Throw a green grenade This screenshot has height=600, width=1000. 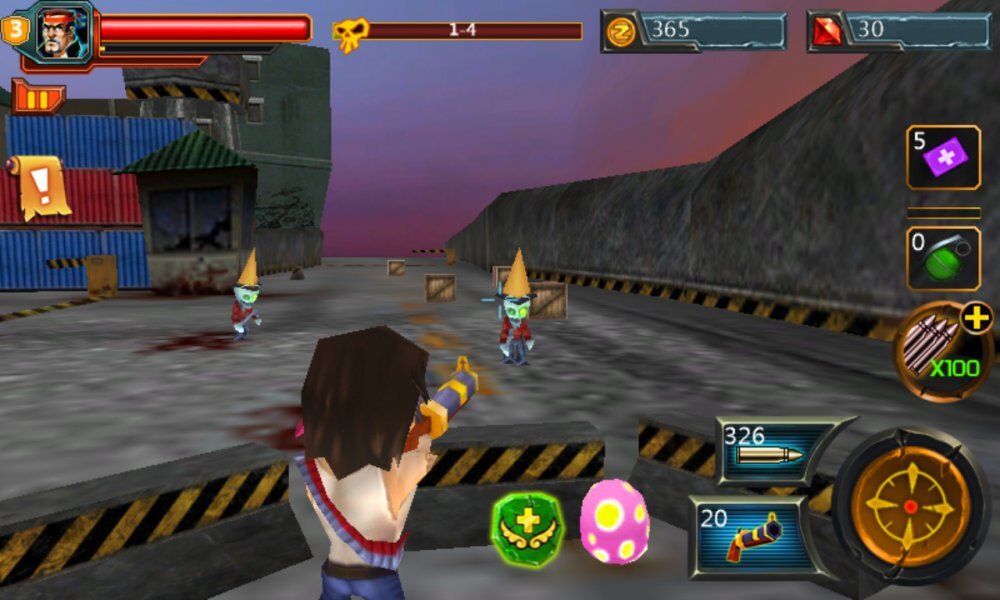point(943,258)
